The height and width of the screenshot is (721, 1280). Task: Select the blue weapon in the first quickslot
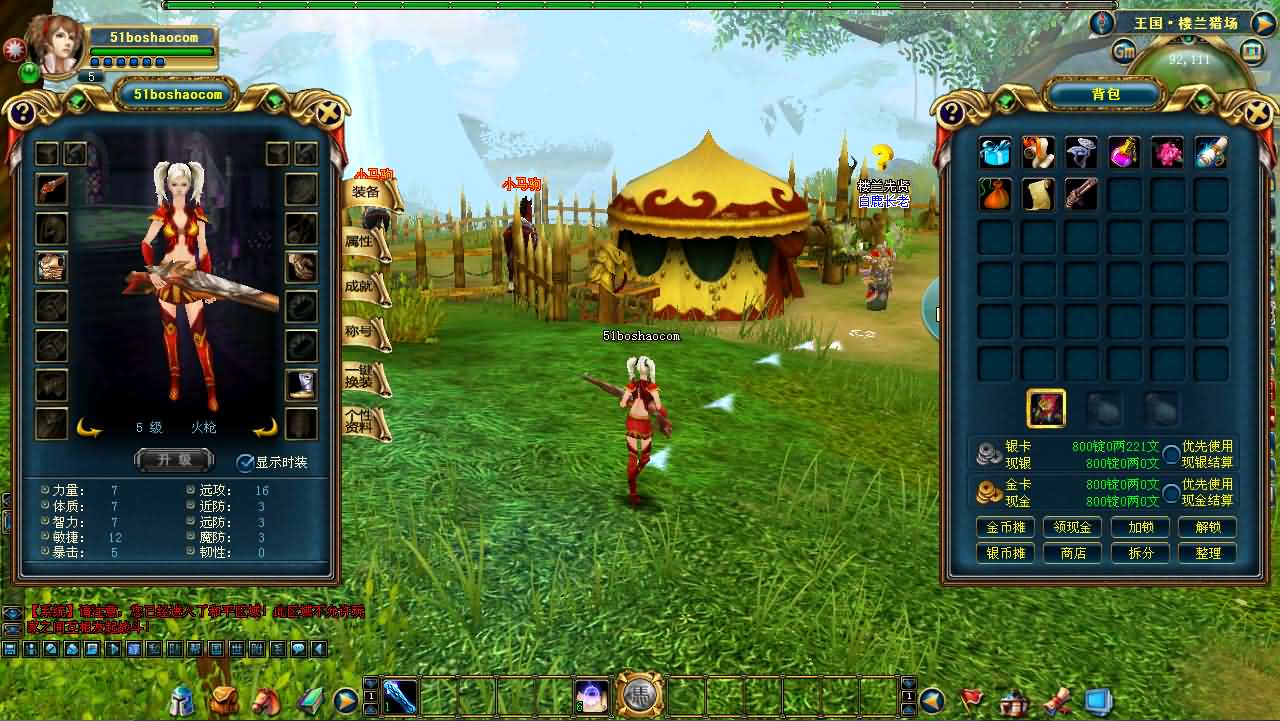pyautogui.click(x=401, y=698)
